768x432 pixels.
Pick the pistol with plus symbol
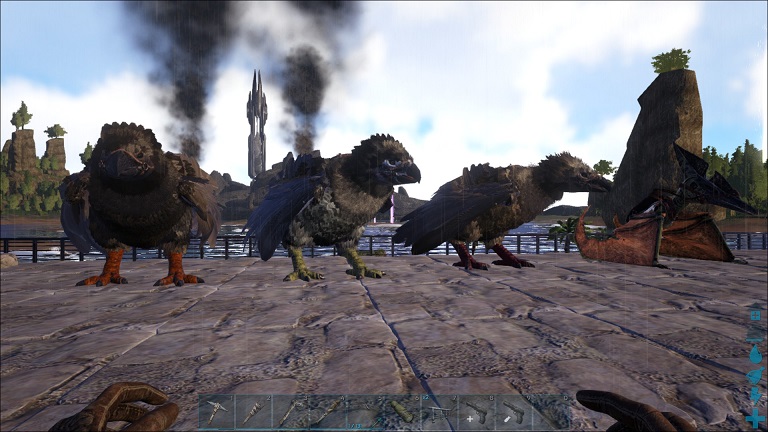[x=474, y=412]
